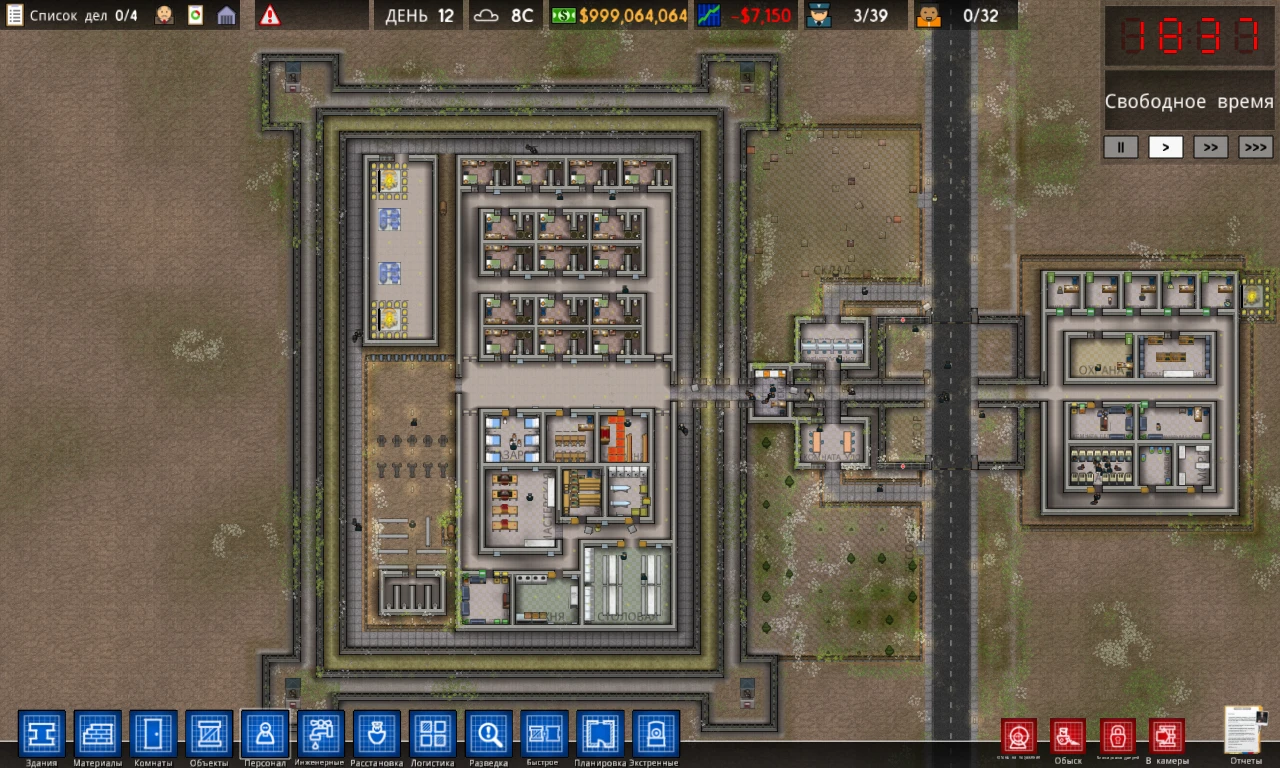Viewport: 1280px width, 768px height.
Task: Open the Логистика (logistics) menu
Action: (x=432, y=735)
